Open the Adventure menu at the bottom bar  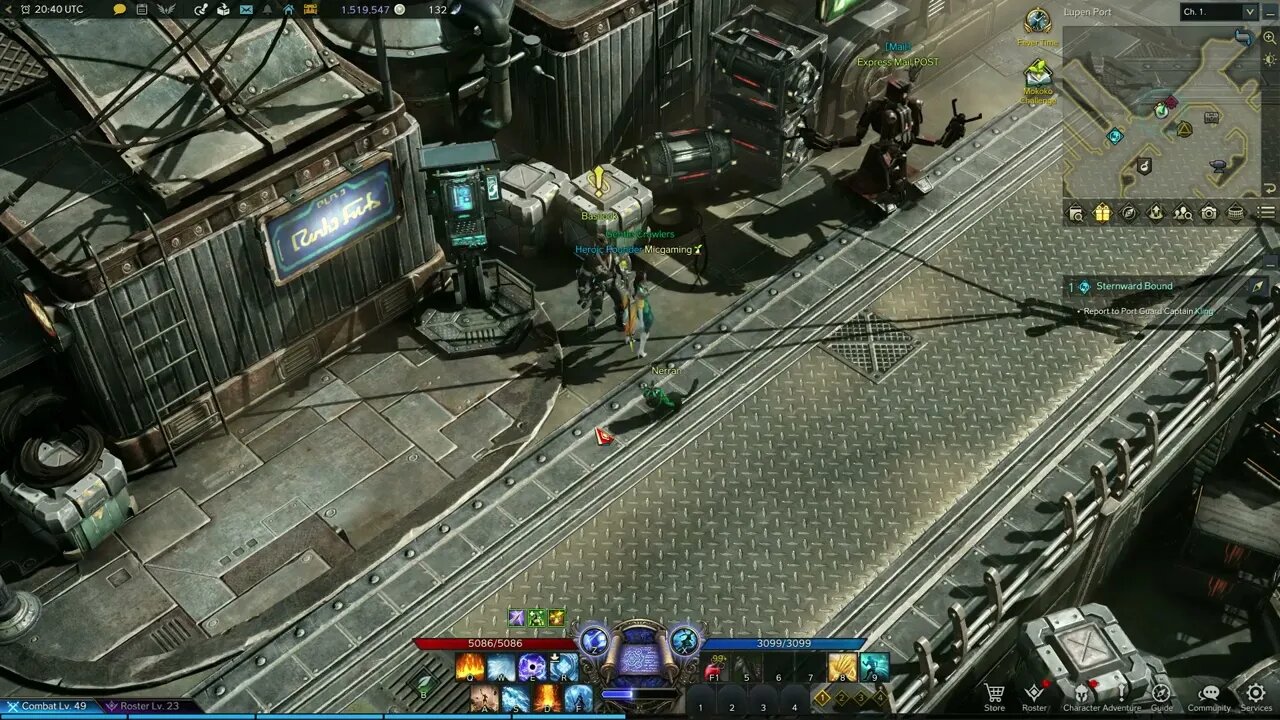[x=1120, y=690]
